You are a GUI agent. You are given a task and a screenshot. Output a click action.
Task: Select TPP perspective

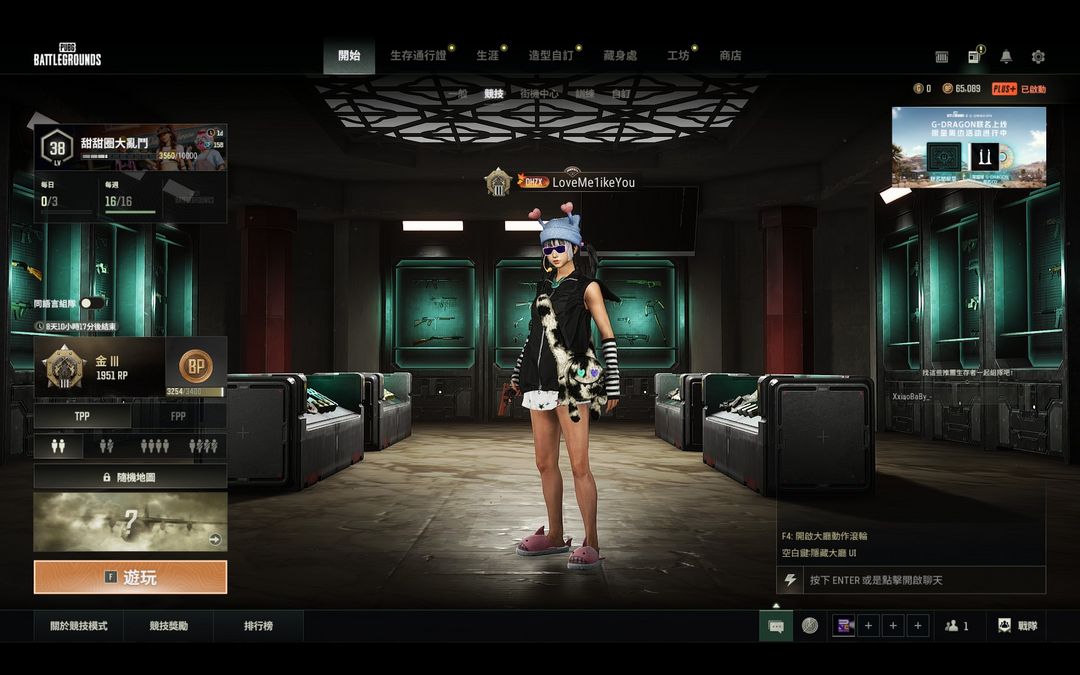click(x=82, y=416)
